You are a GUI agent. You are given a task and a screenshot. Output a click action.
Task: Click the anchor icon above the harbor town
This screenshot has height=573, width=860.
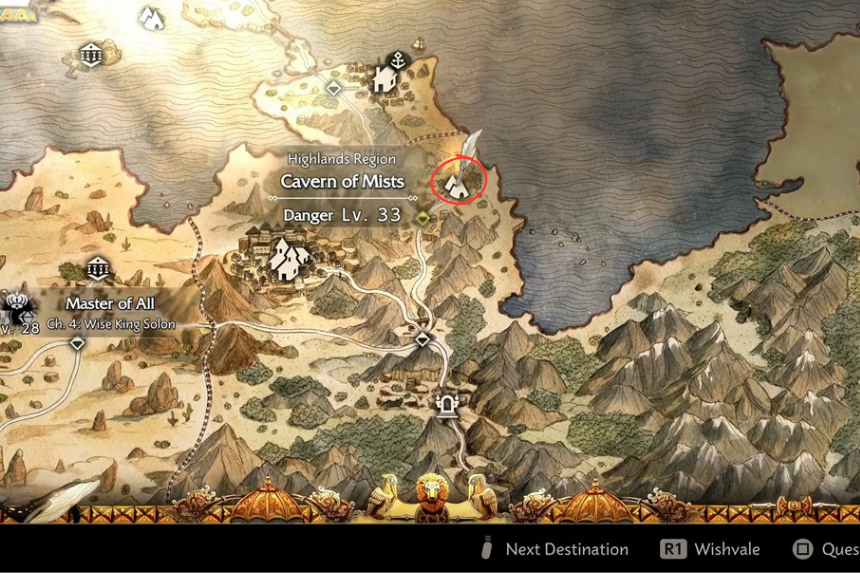click(x=399, y=59)
